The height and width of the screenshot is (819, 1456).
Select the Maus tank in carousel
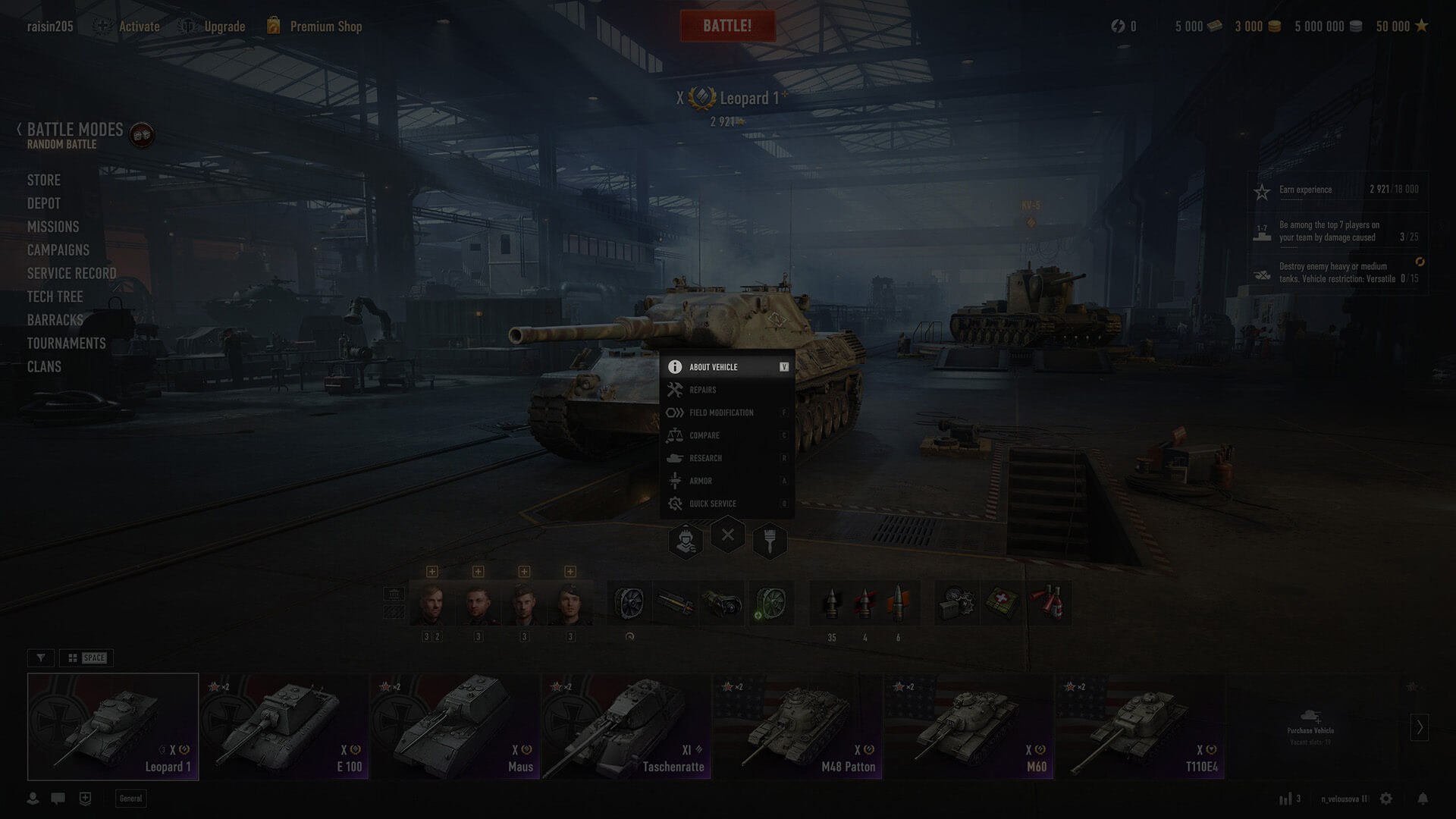point(455,726)
